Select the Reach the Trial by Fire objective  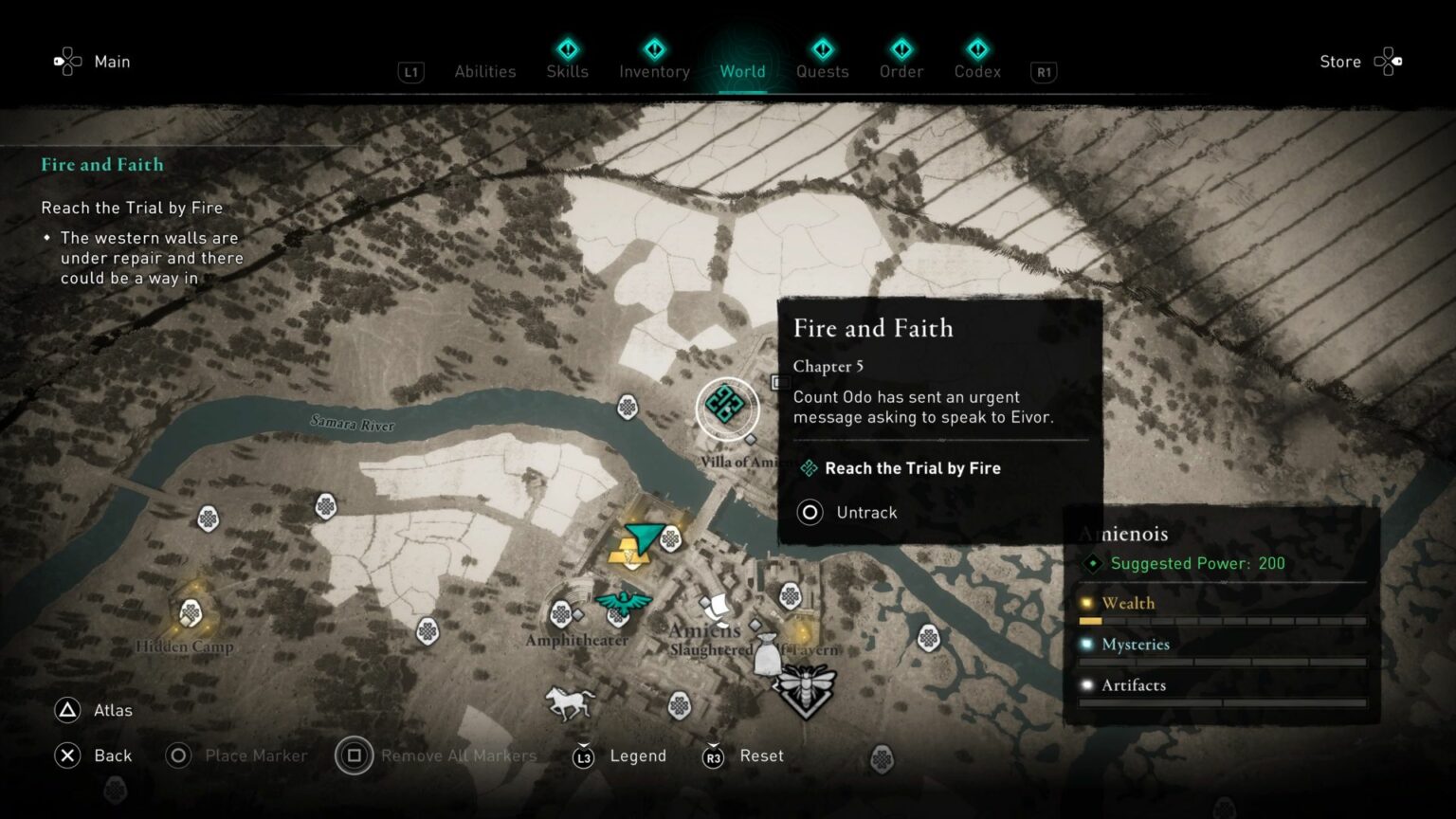coord(912,467)
